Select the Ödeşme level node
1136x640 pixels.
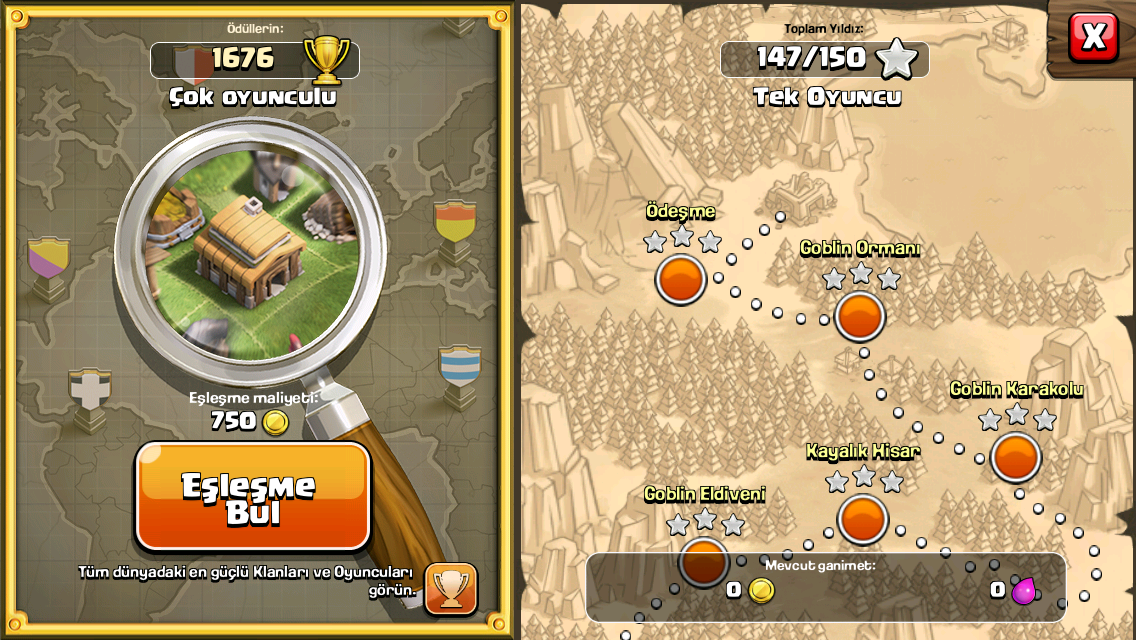[x=681, y=278]
